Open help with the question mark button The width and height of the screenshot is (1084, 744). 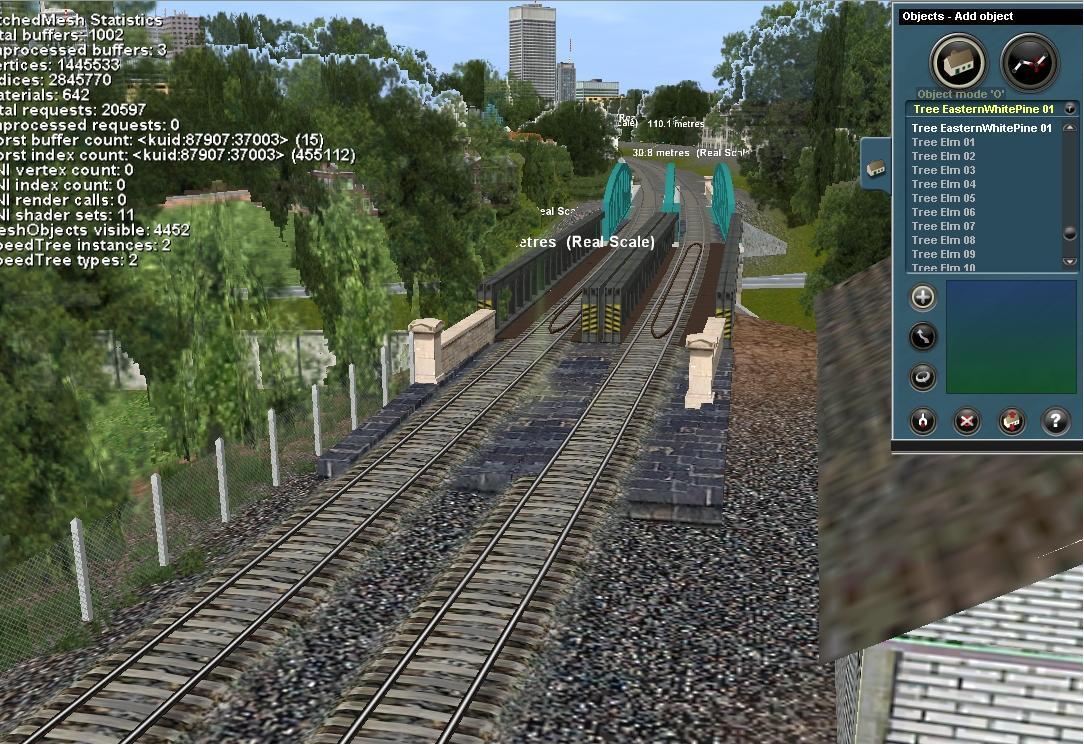(1055, 421)
